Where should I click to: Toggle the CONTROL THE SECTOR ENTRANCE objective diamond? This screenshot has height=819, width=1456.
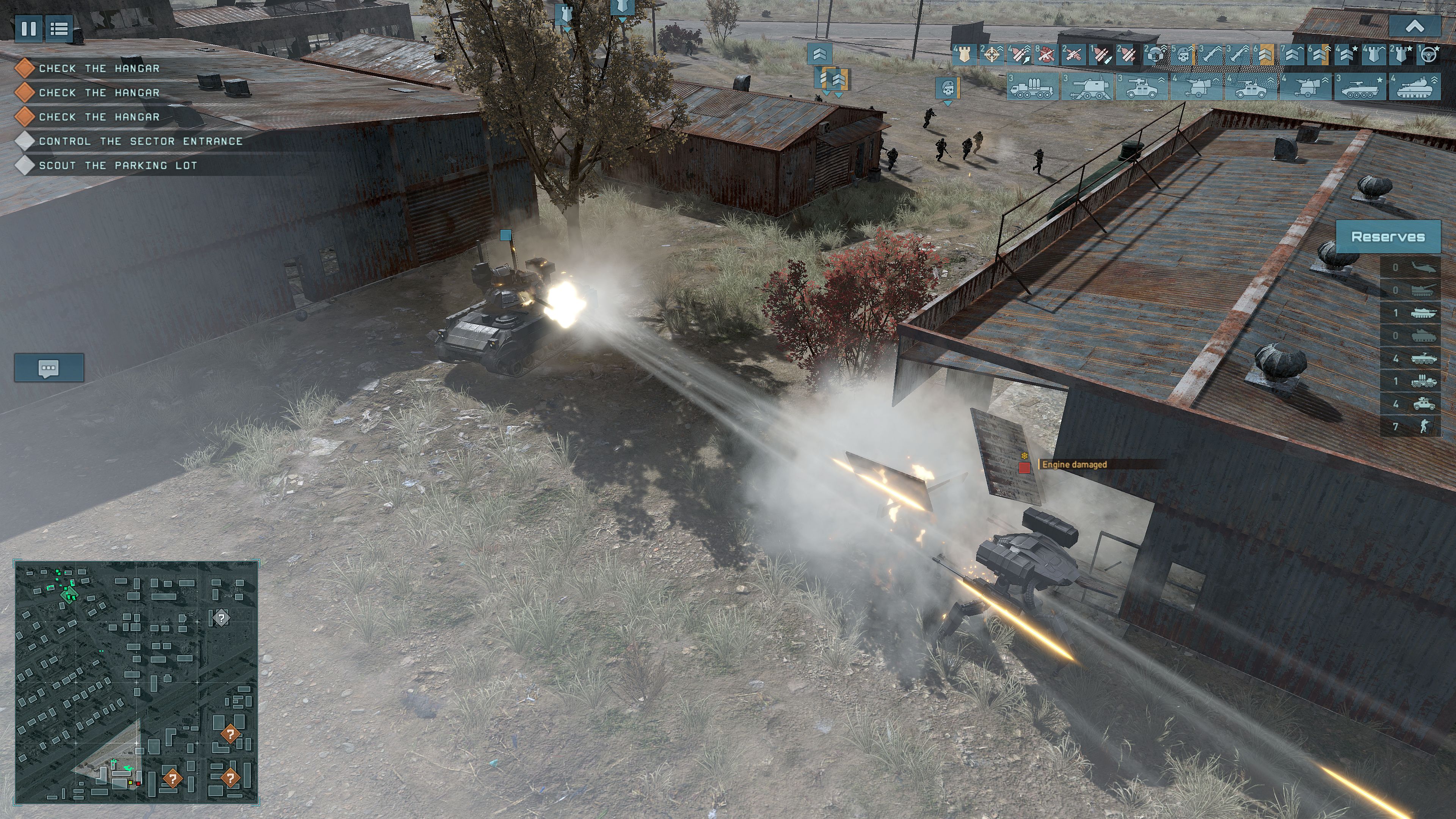click(x=25, y=141)
